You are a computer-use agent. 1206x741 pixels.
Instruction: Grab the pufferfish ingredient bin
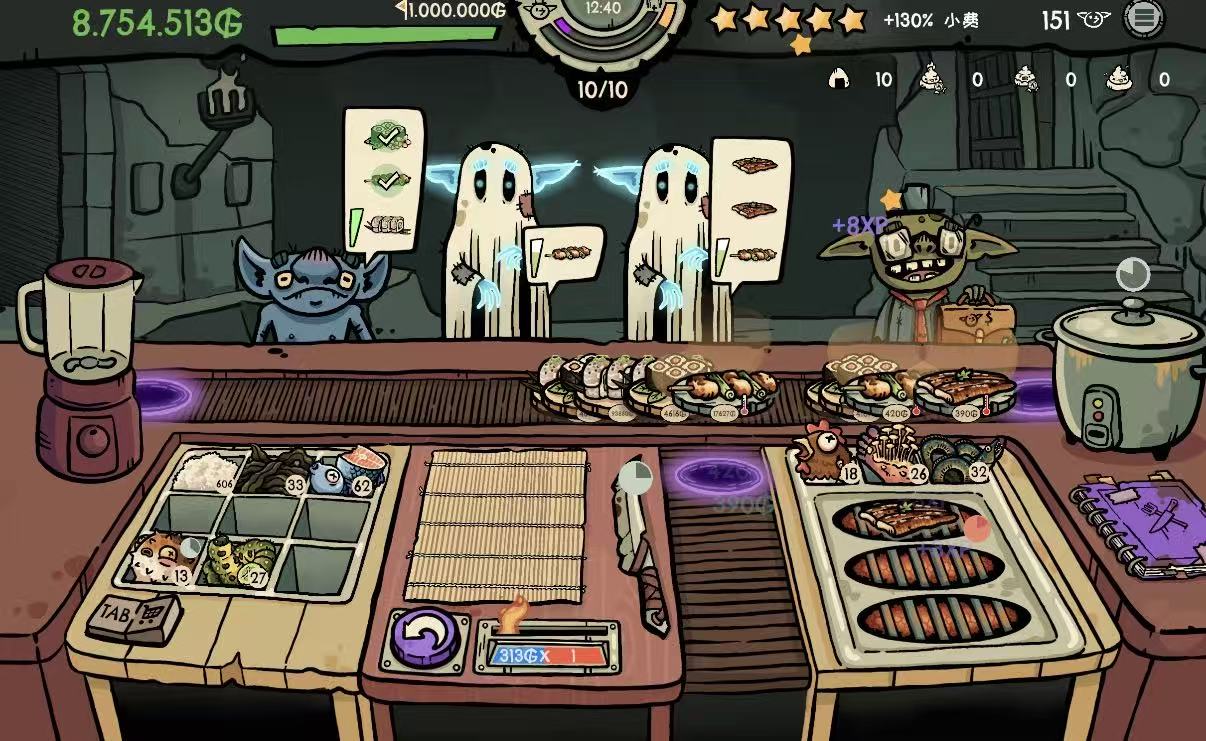click(164, 558)
